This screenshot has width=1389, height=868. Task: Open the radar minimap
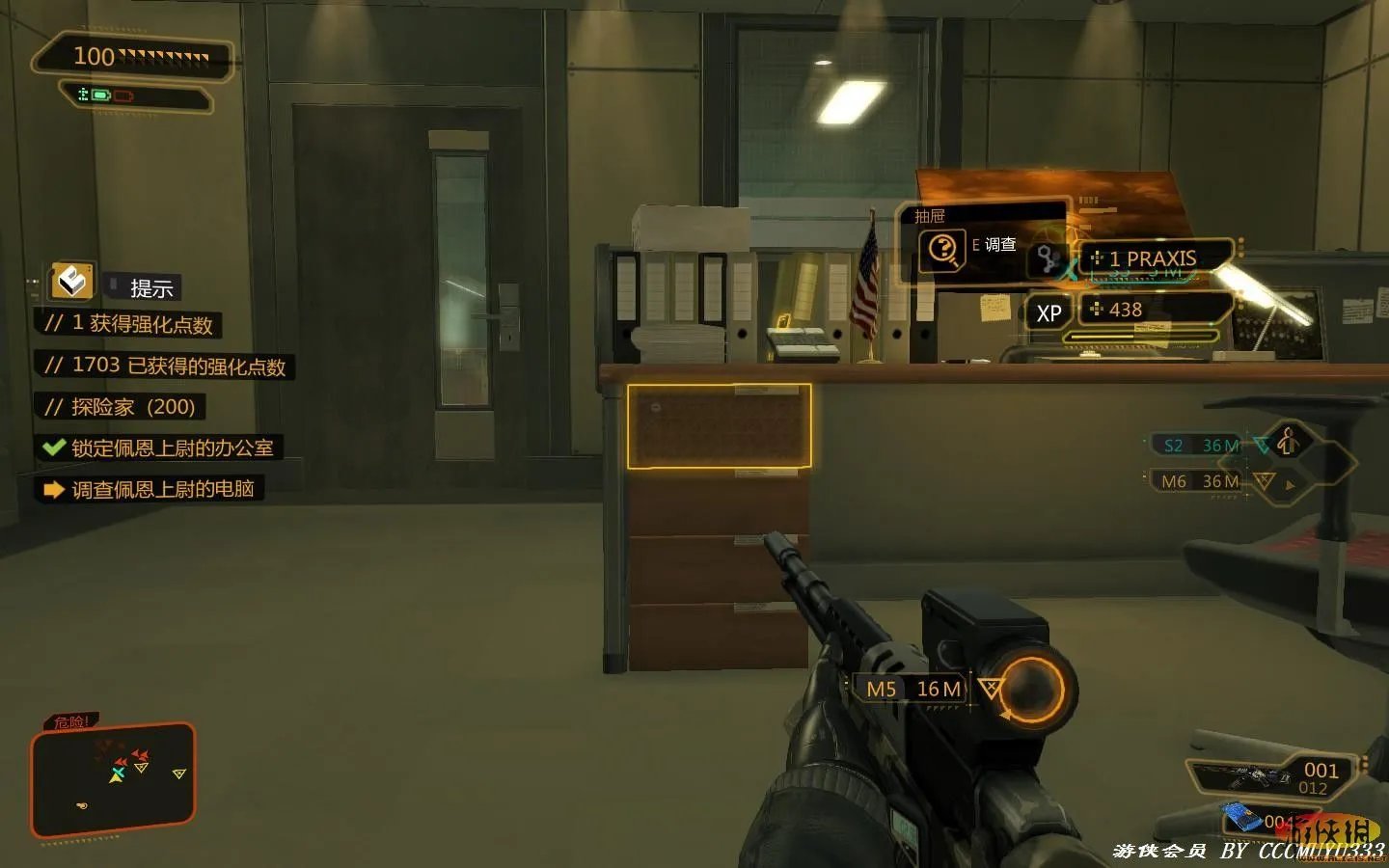pyautogui.click(x=113, y=779)
